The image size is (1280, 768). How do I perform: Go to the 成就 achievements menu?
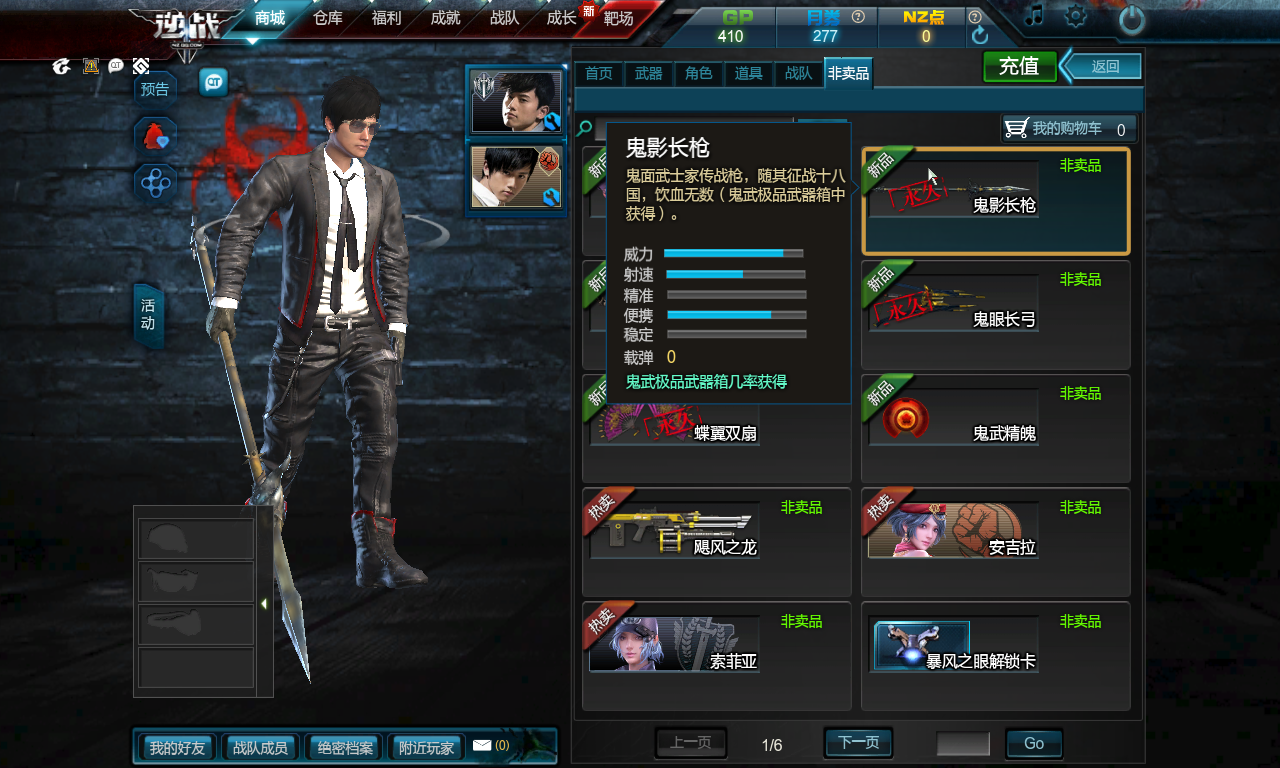[445, 18]
